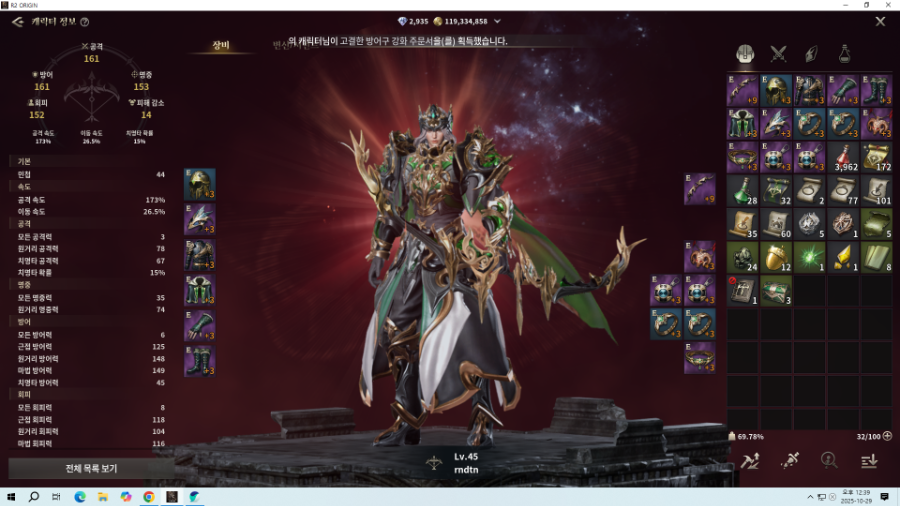This screenshot has height=506, width=900.
Task: Open the potion flask inventory tab
Action: (x=846, y=53)
